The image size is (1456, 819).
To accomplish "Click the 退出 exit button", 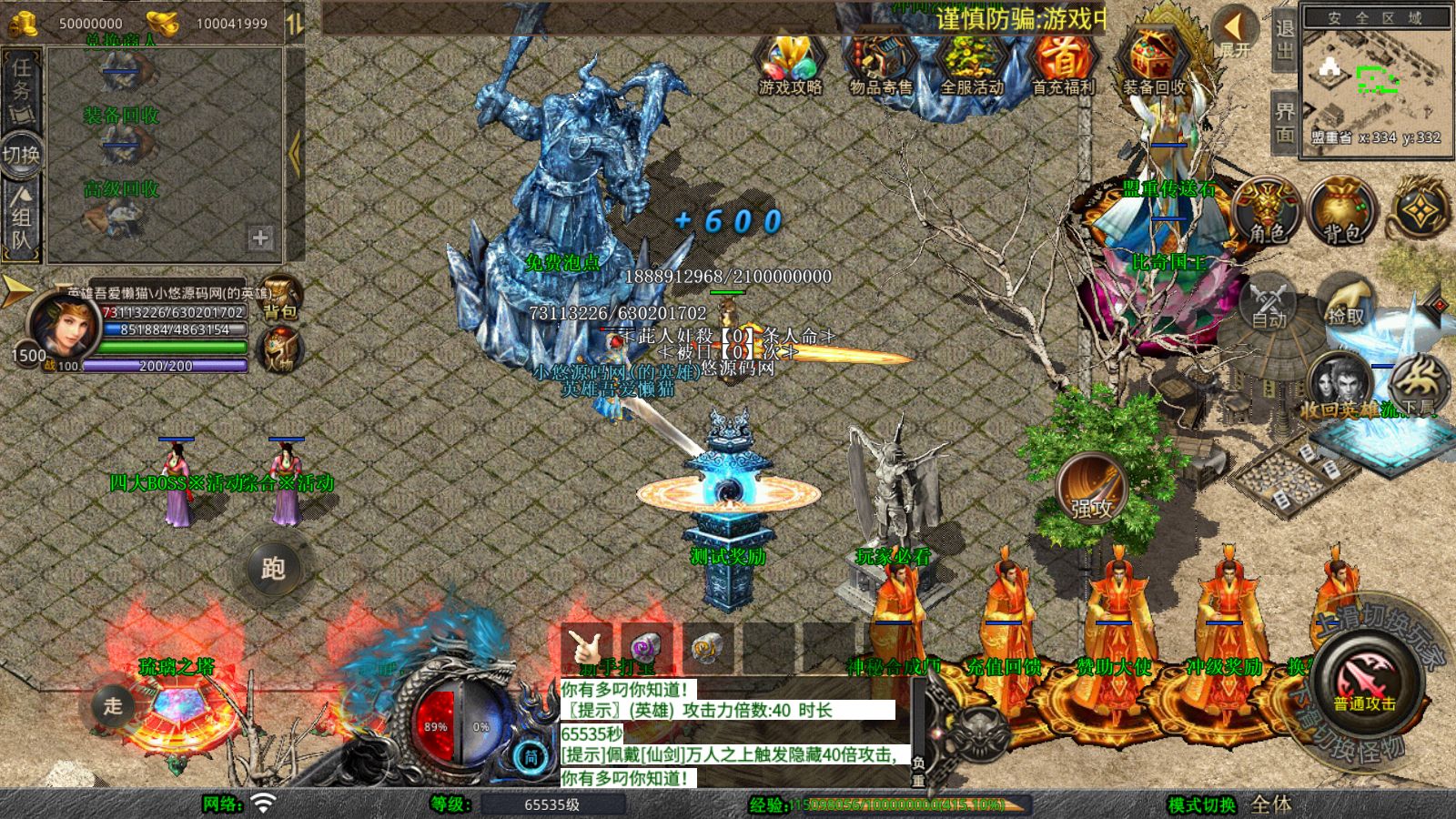I will pos(1285,38).
